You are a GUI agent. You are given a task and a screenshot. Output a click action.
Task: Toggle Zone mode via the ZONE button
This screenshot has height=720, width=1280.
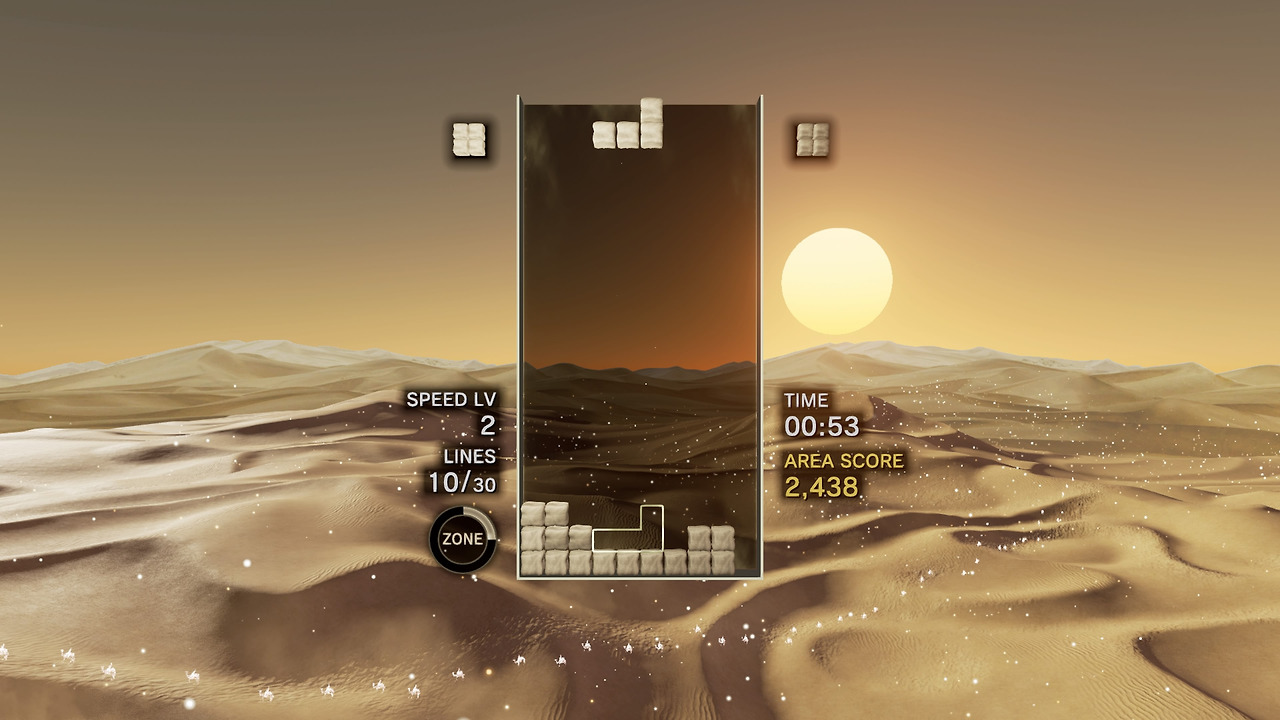click(x=464, y=537)
